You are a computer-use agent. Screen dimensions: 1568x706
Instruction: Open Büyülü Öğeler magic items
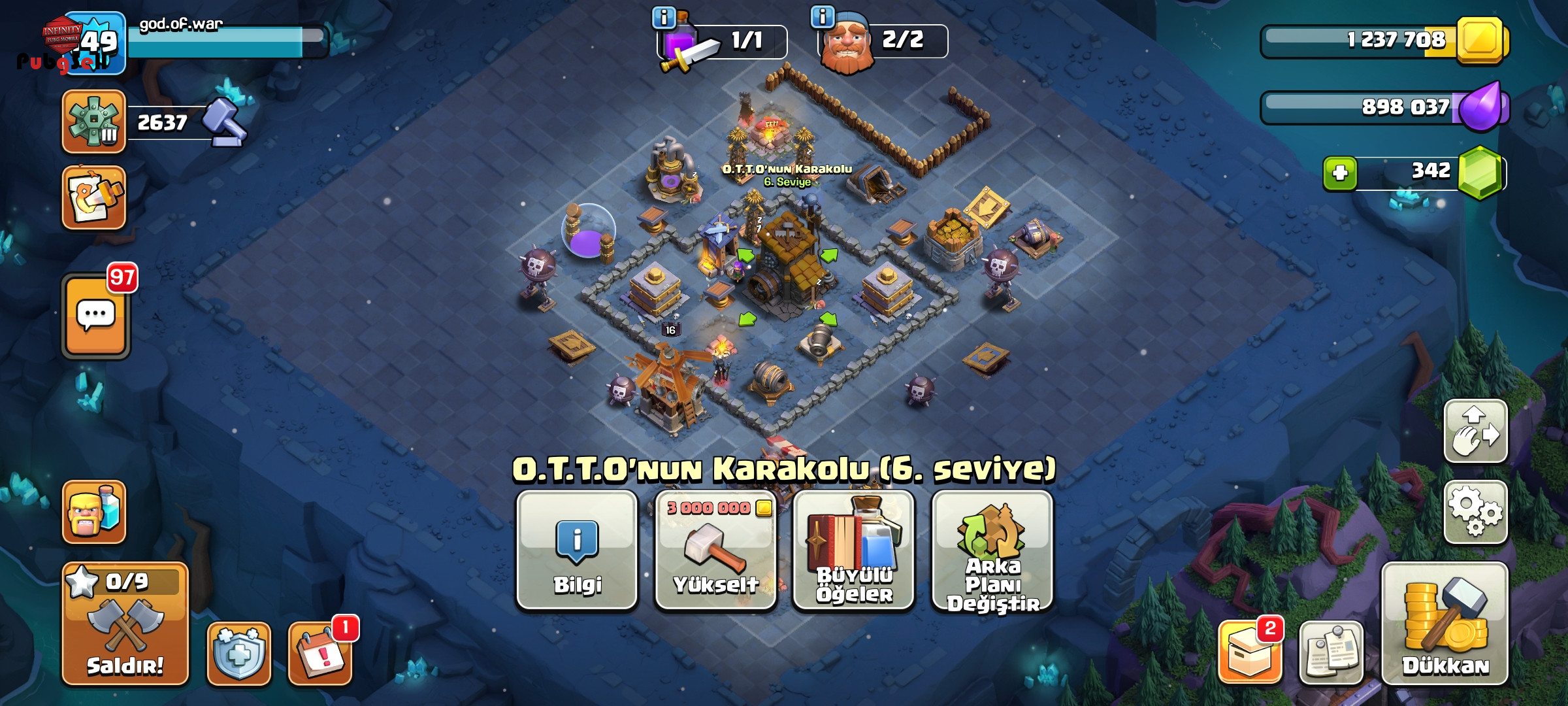point(853,550)
